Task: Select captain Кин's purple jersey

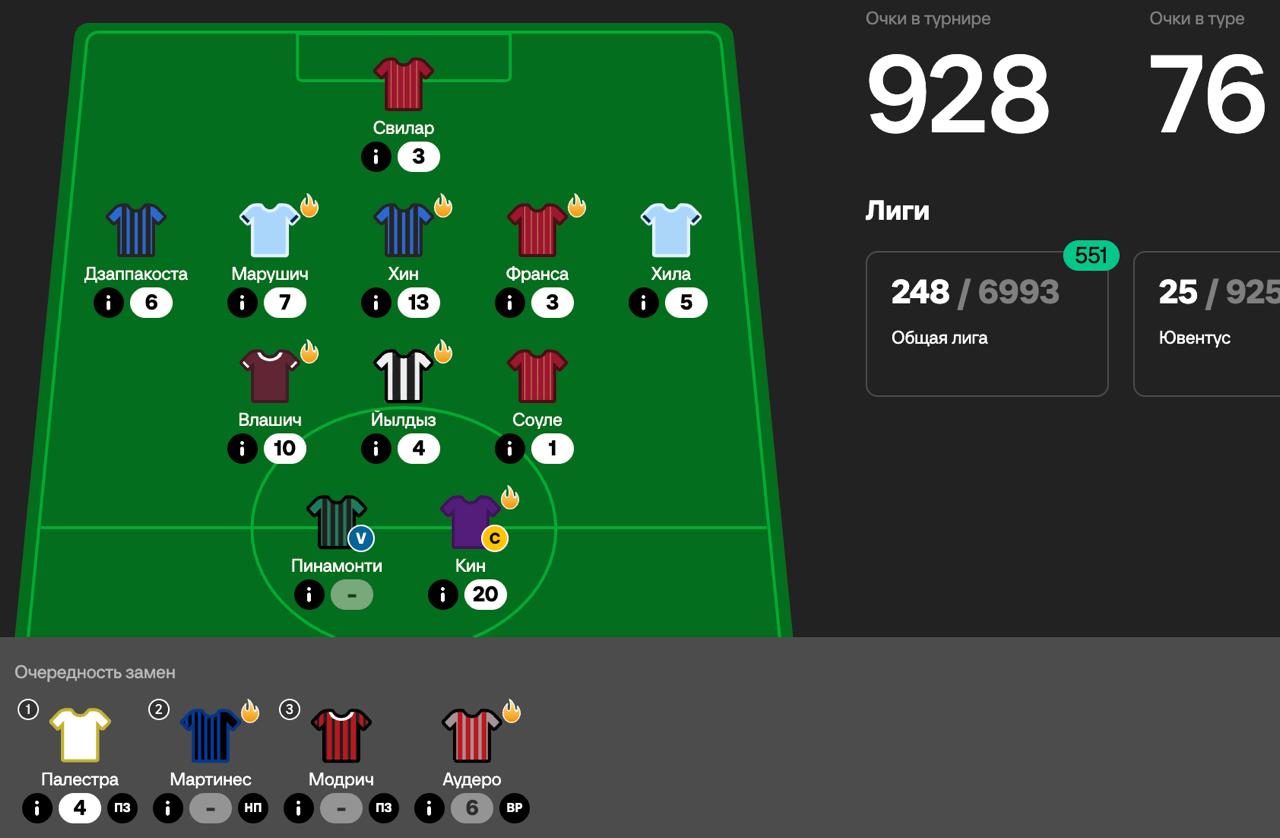Action: pos(470,521)
